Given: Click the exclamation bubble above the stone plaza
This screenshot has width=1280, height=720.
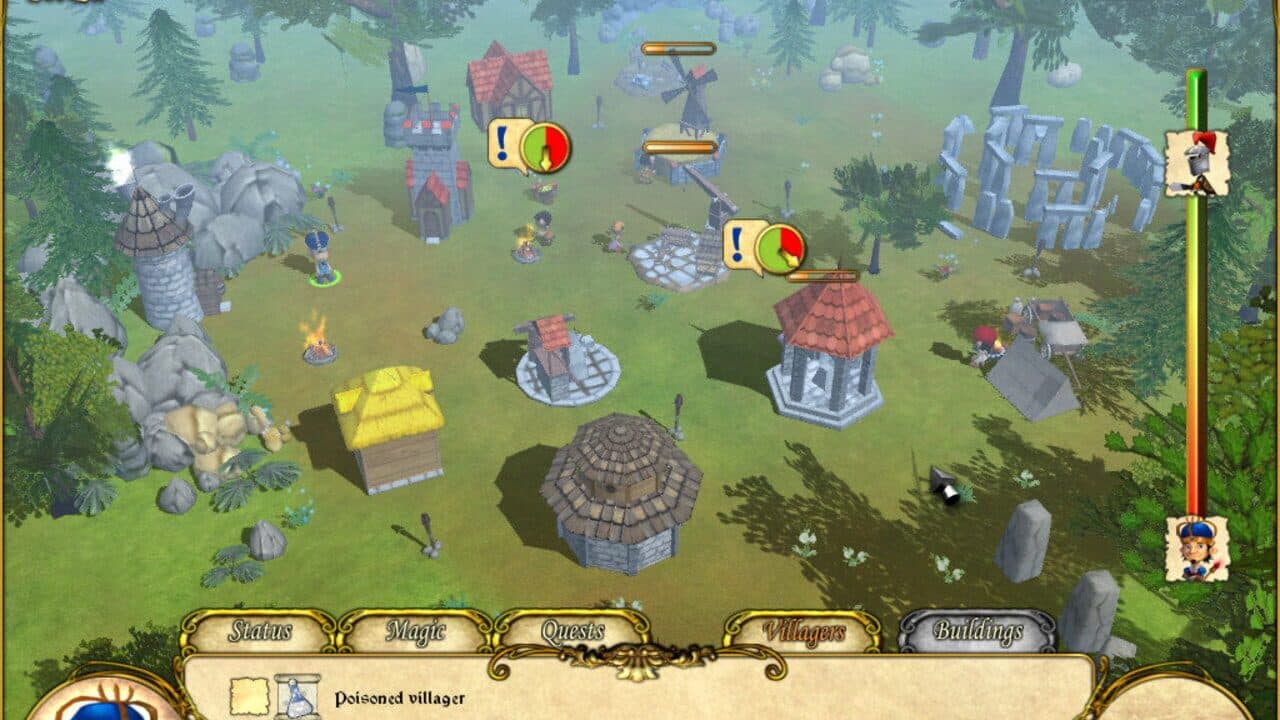Looking at the screenshot, I should point(737,243).
